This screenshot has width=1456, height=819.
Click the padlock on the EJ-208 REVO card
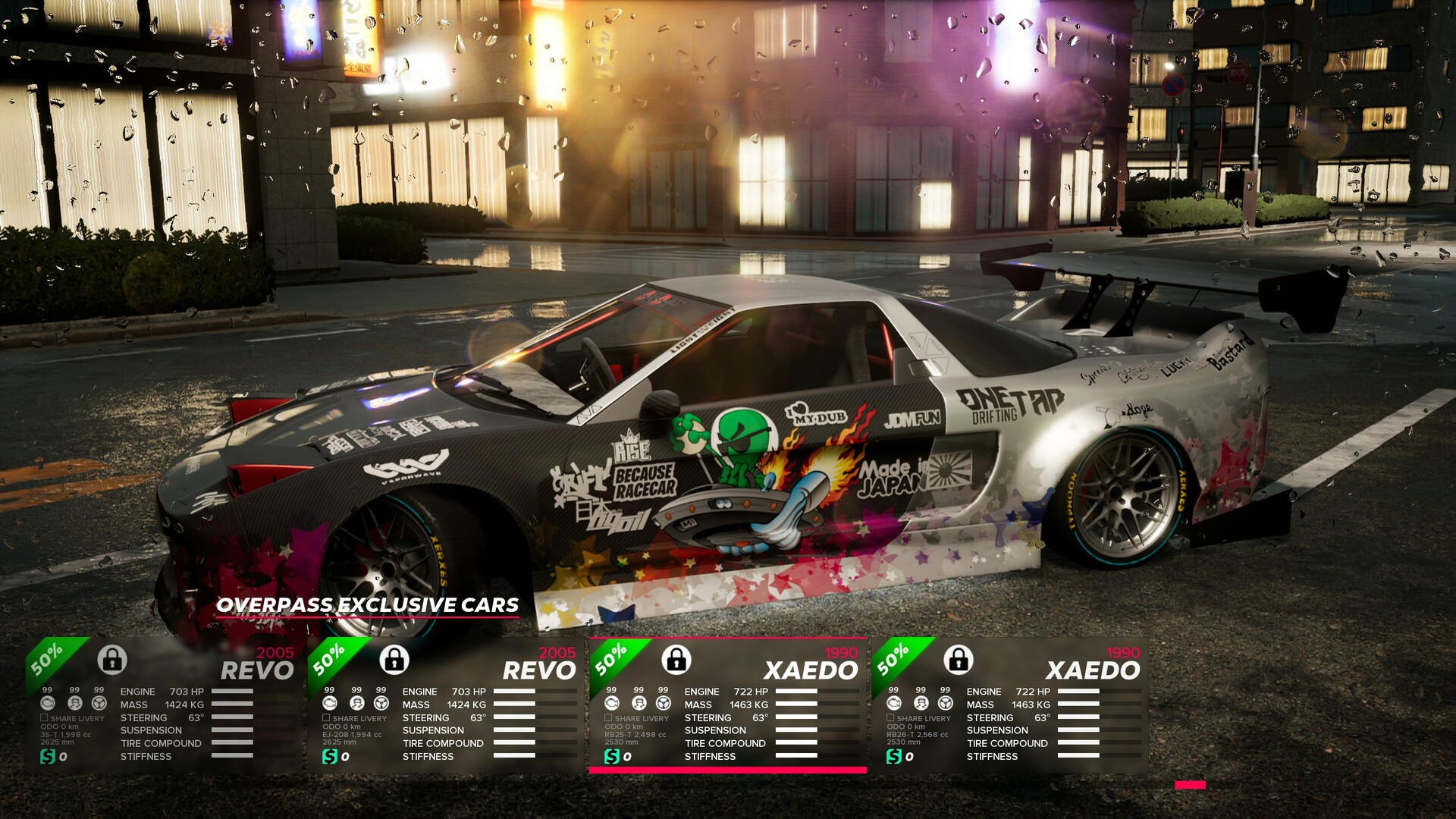pyautogui.click(x=394, y=659)
